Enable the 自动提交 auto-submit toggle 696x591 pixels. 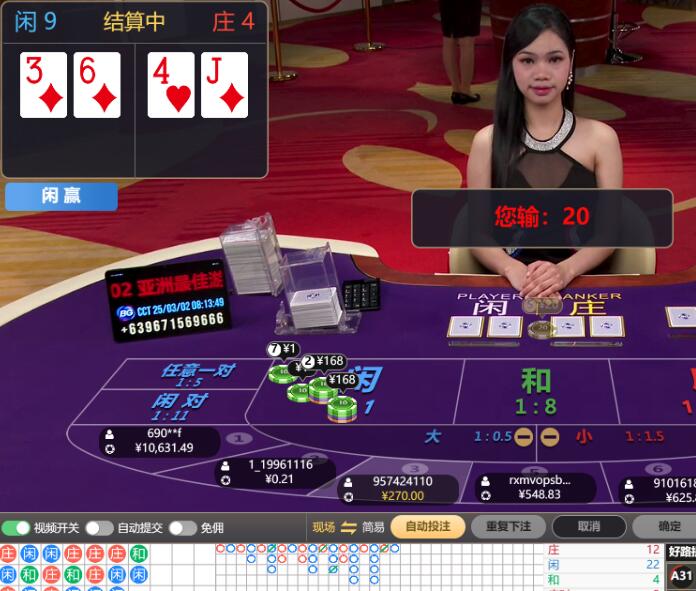(99, 528)
